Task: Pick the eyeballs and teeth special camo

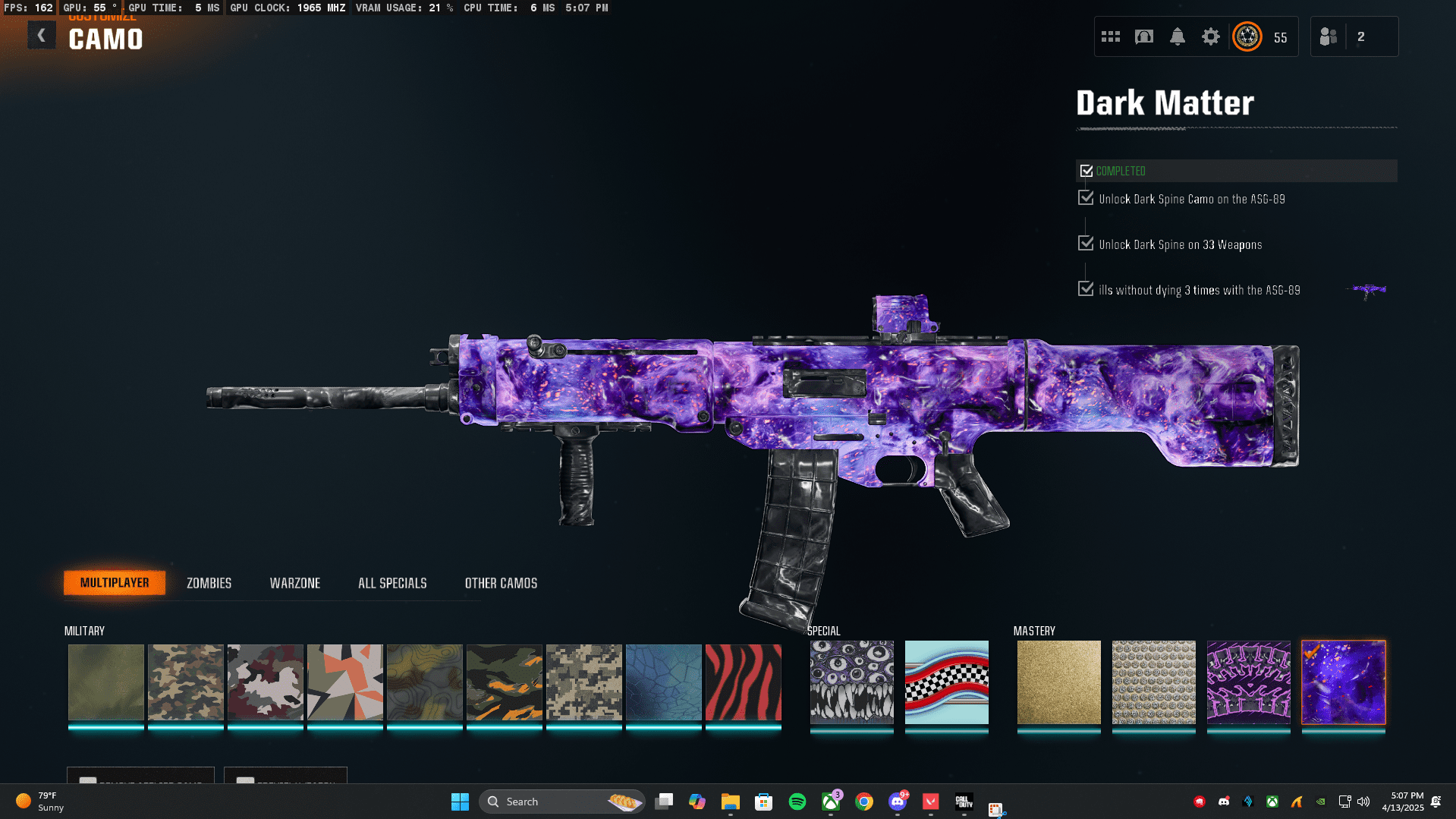Action: click(851, 682)
